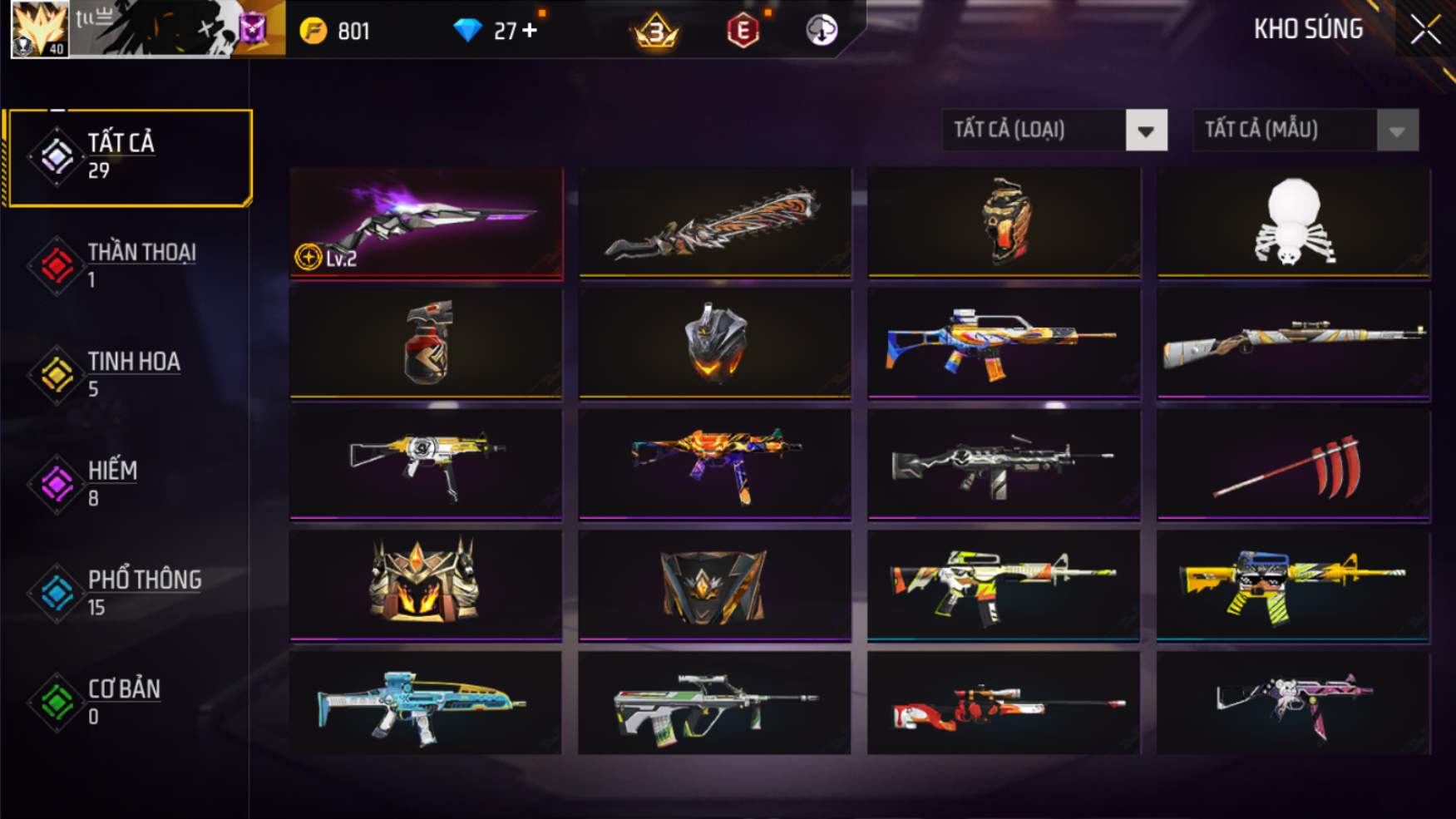Switch to the Tất Cả category tab

[129, 156]
